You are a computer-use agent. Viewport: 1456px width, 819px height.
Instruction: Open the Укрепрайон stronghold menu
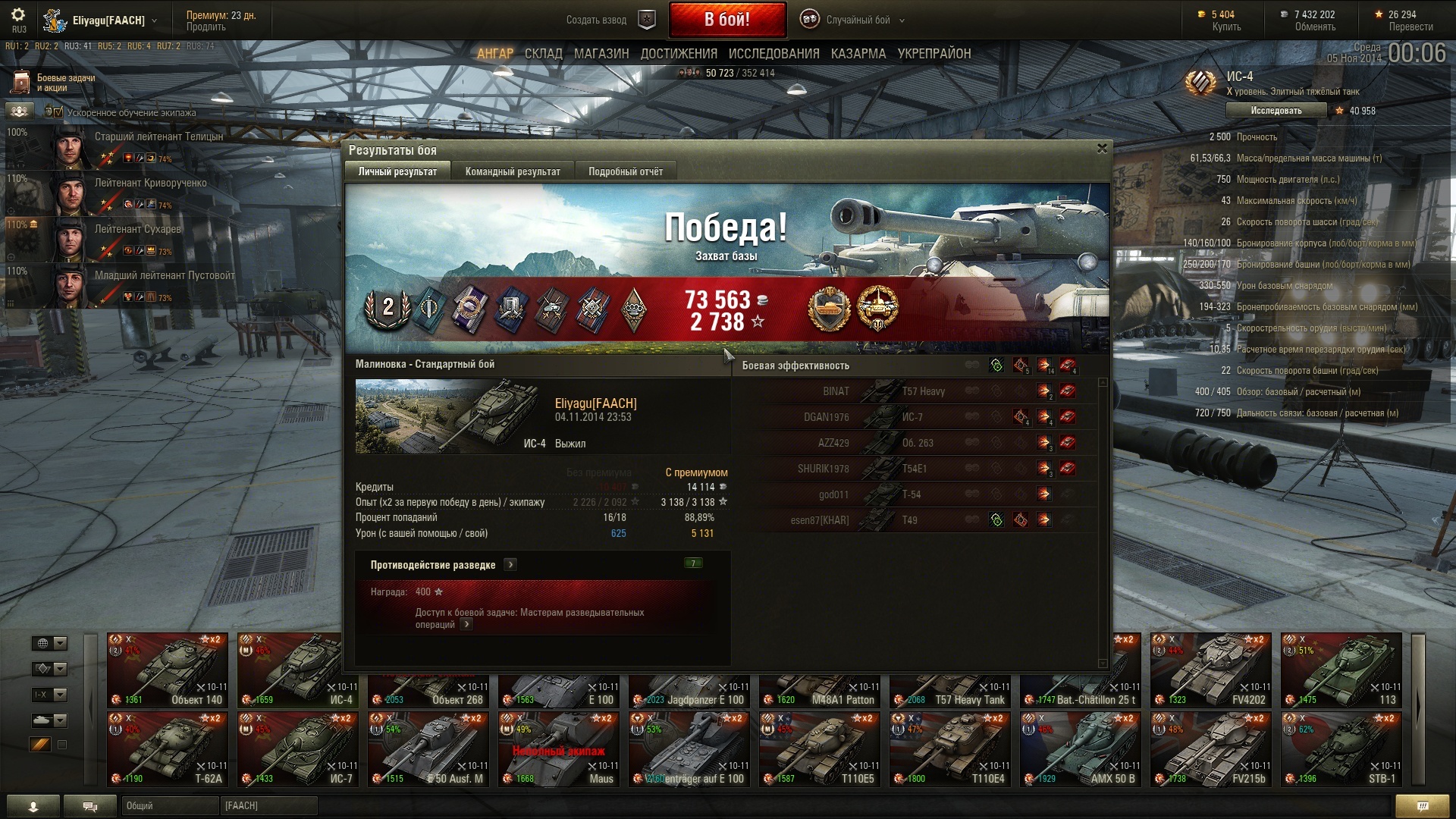(934, 54)
